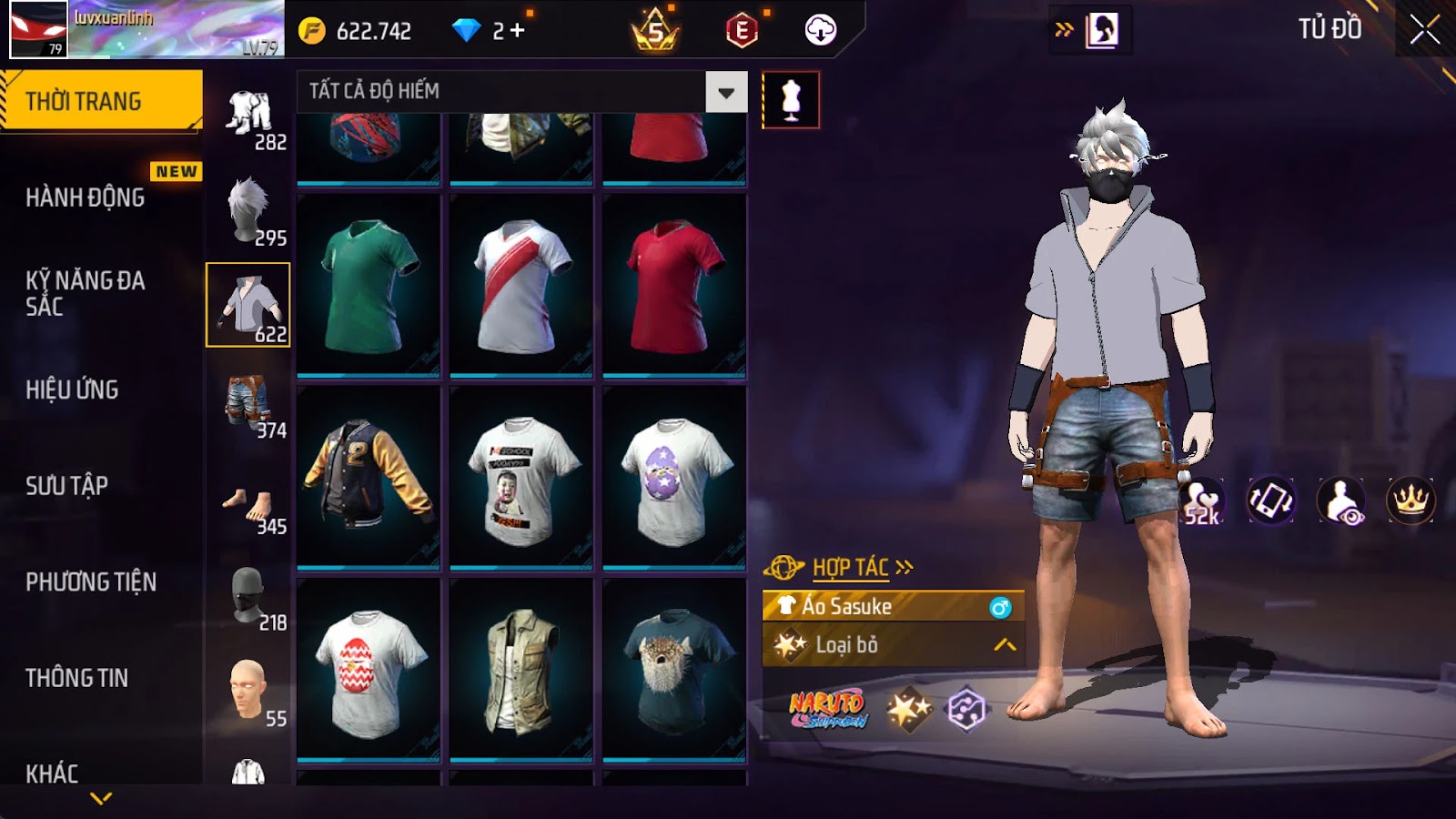Add diamonds with the plus button
This screenshot has width=1456, height=819.
[x=518, y=31]
